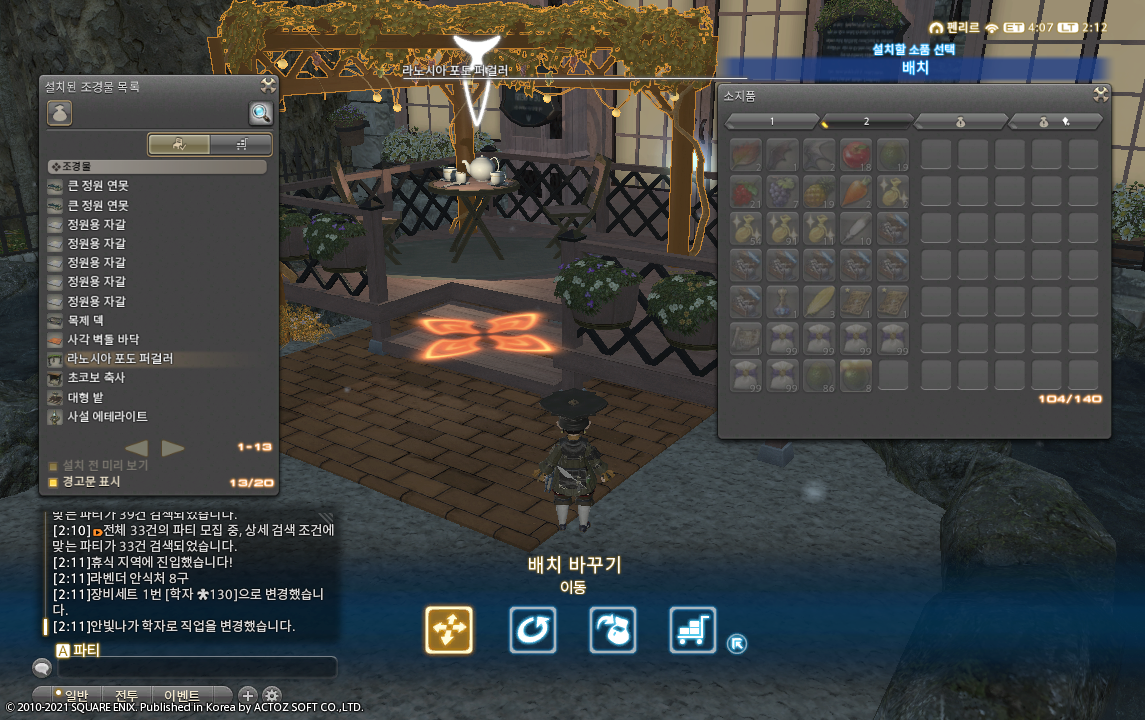The width and height of the screenshot is (1145, 720).
Task: Select the orange carrot inventory slot
Action: [855, 191]
